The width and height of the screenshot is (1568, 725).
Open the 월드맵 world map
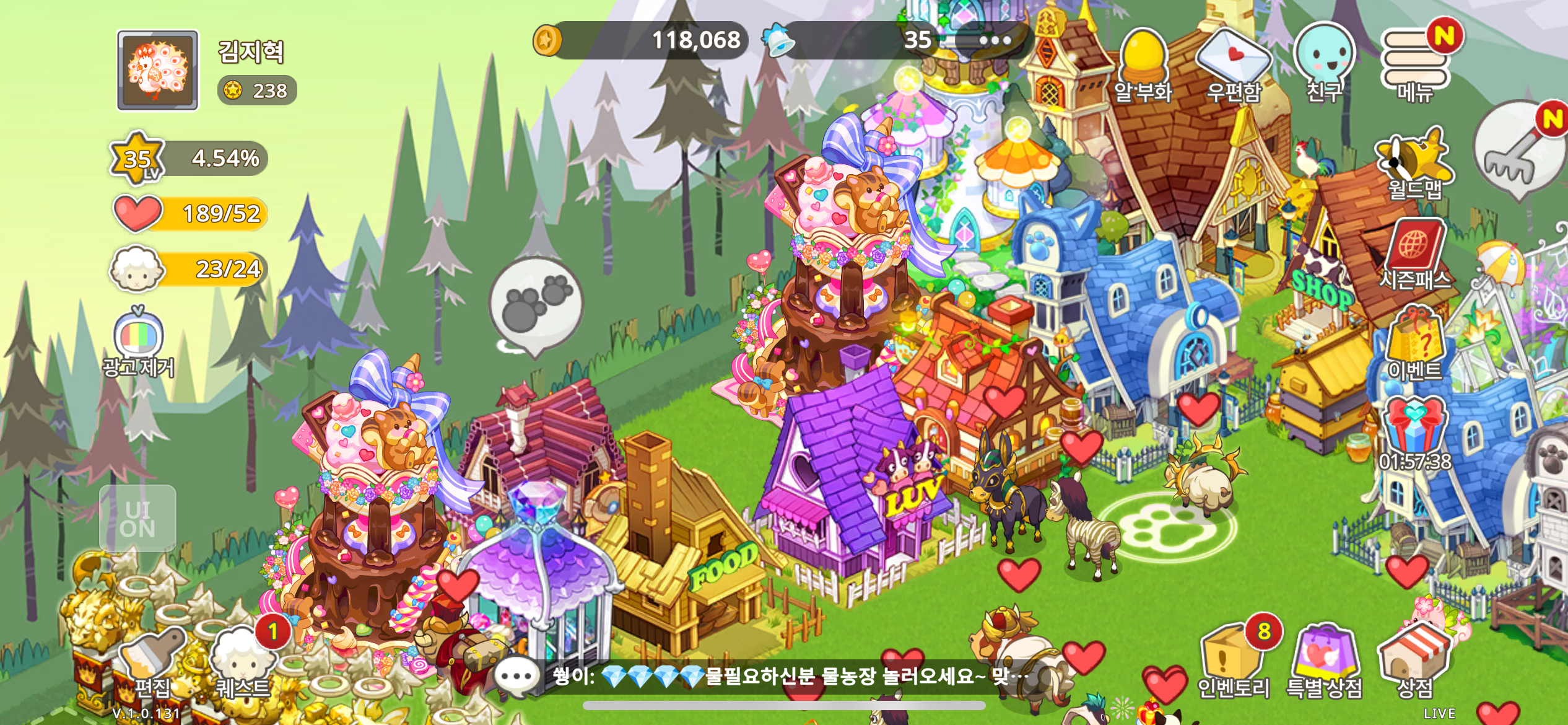click(x=1414, y=164)
